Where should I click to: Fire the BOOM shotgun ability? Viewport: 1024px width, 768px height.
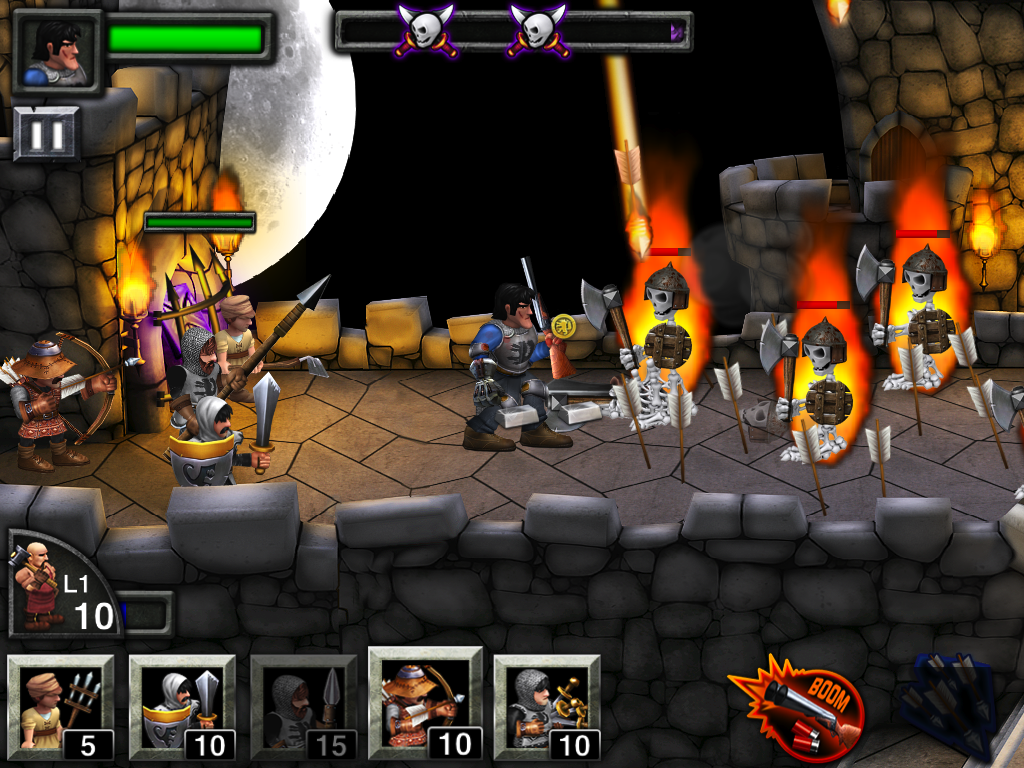[x=797, y=706]
